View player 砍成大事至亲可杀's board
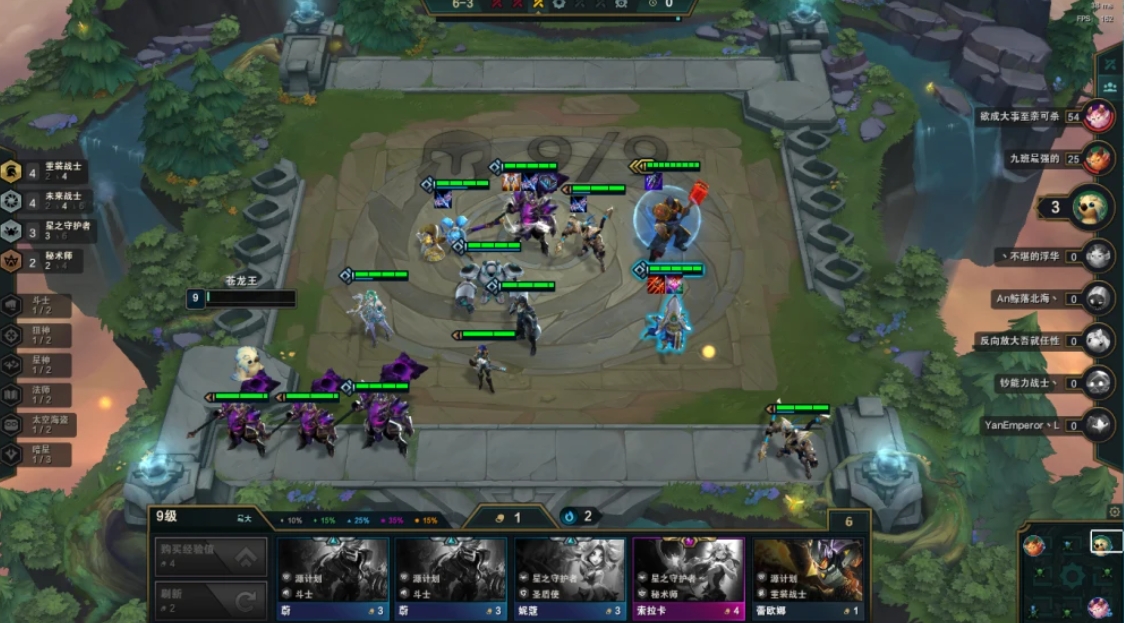The width and height of the screenshot is (1124, 623). click(1099, 117)
